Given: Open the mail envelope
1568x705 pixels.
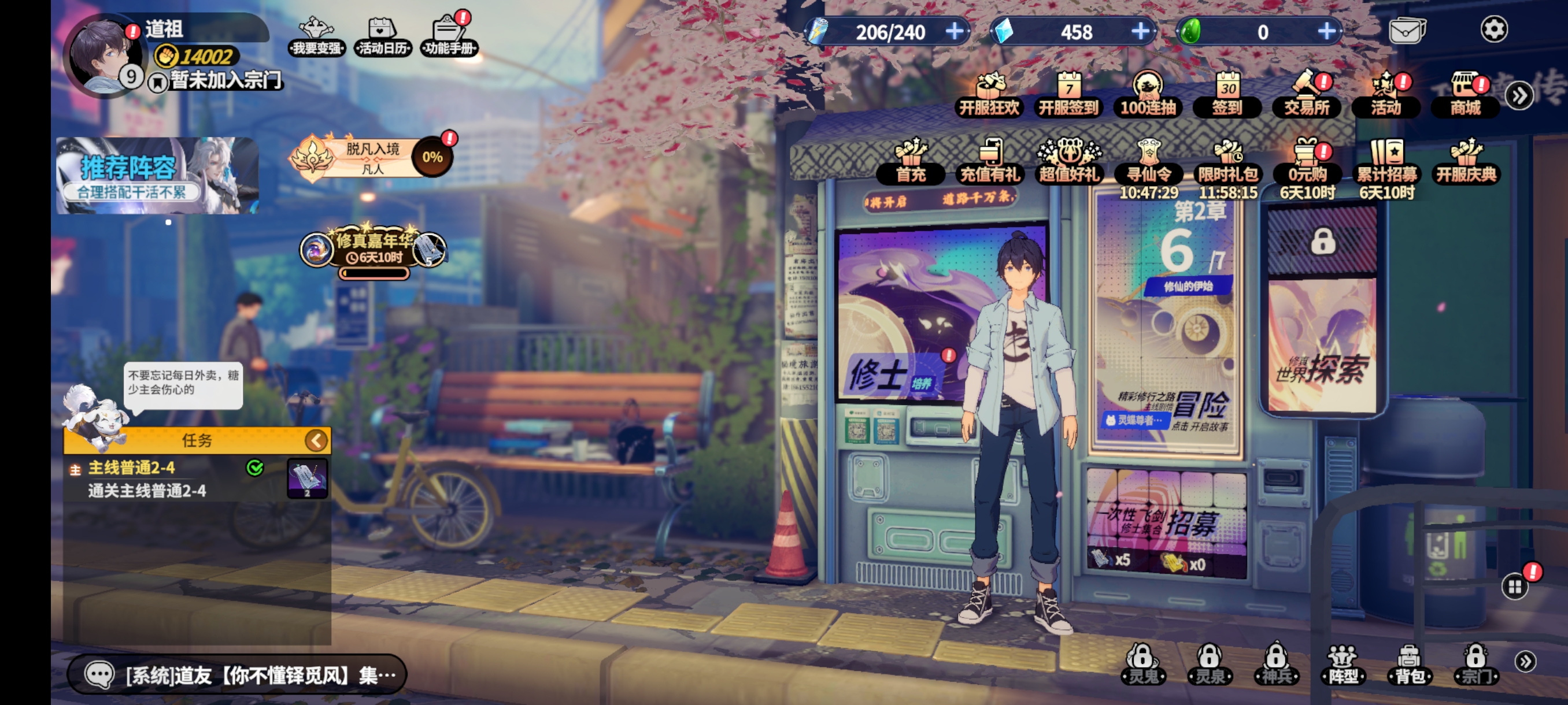Looking at the screenshot, I should (x=1407, y=31).
